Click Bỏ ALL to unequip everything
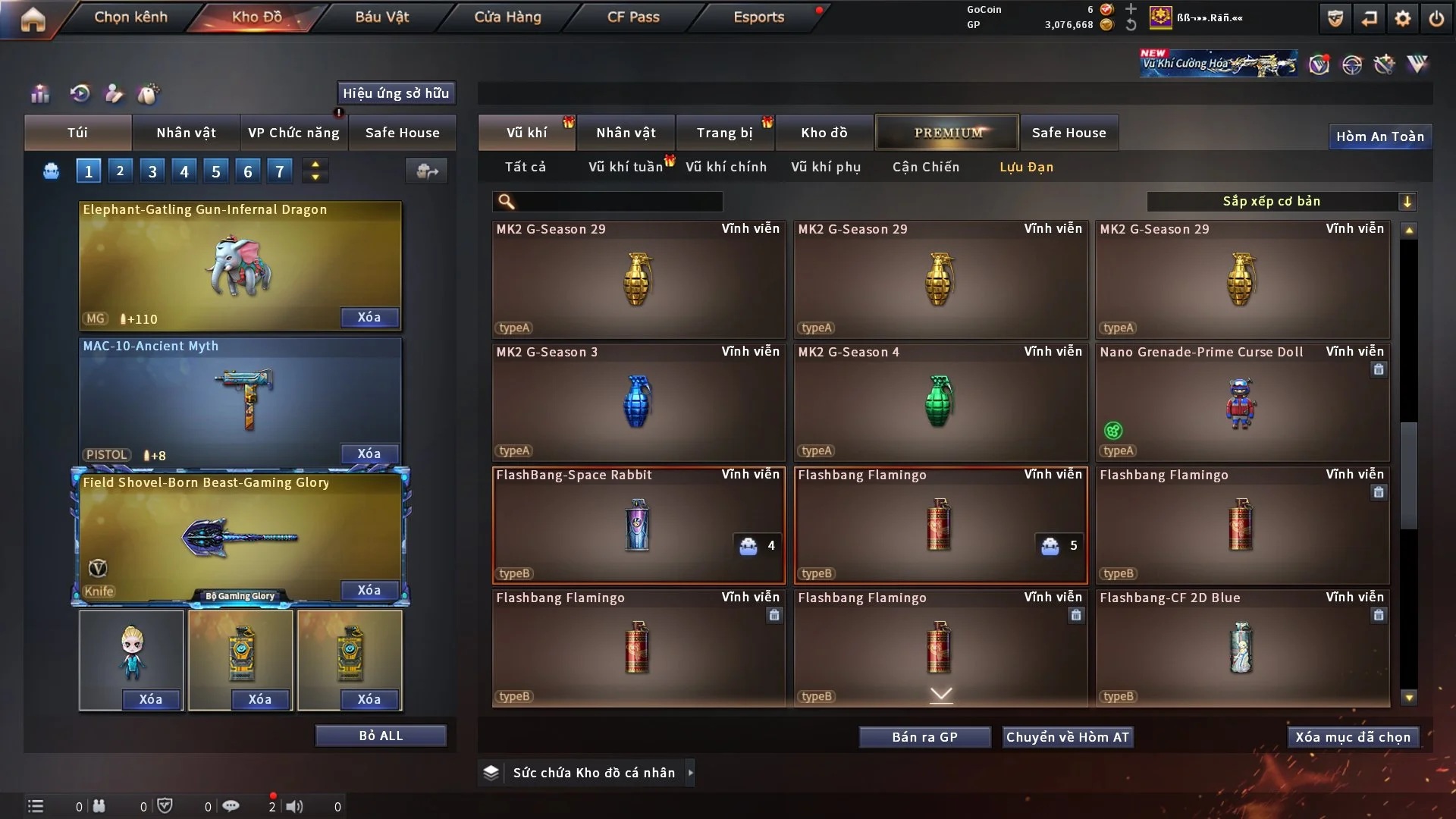Image resolution: width=1456 pixels, height=819 pixels. 381,736
